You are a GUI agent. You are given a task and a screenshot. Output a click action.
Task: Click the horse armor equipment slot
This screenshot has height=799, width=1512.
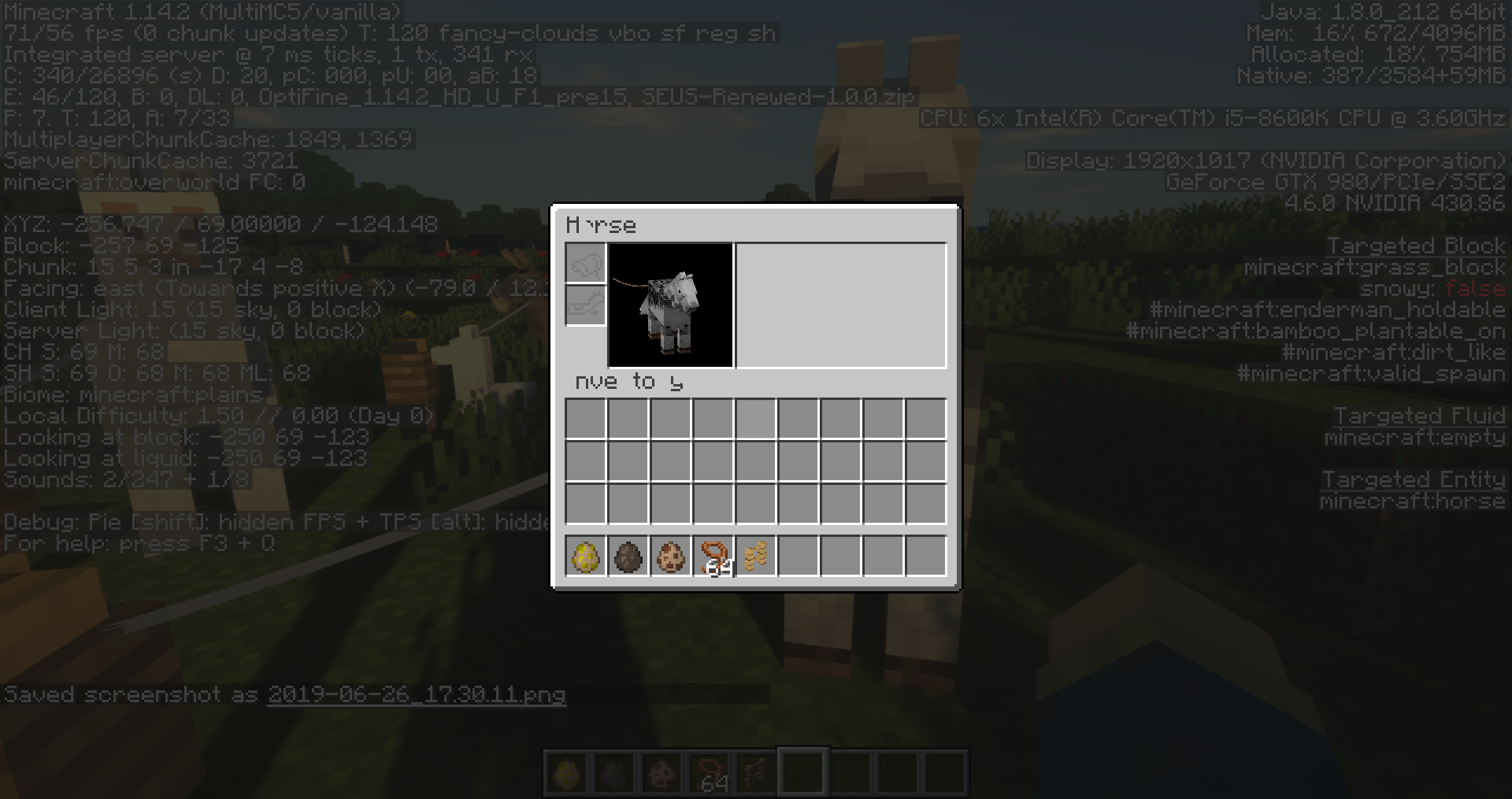[585, 305]
